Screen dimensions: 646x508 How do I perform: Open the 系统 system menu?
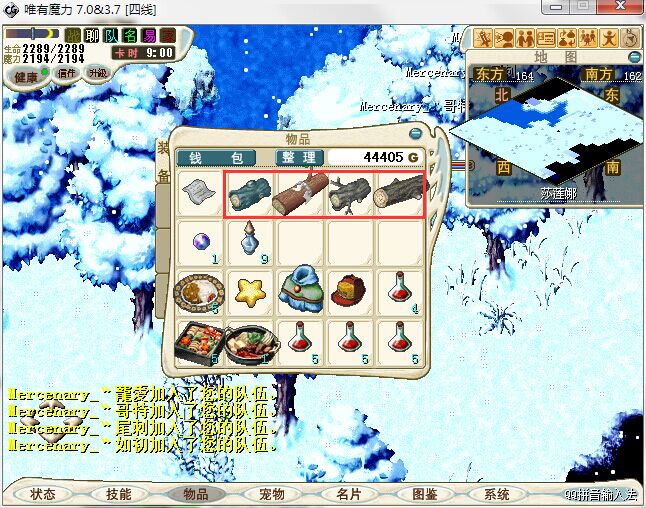pyautogui.click(x=496, y=494)
